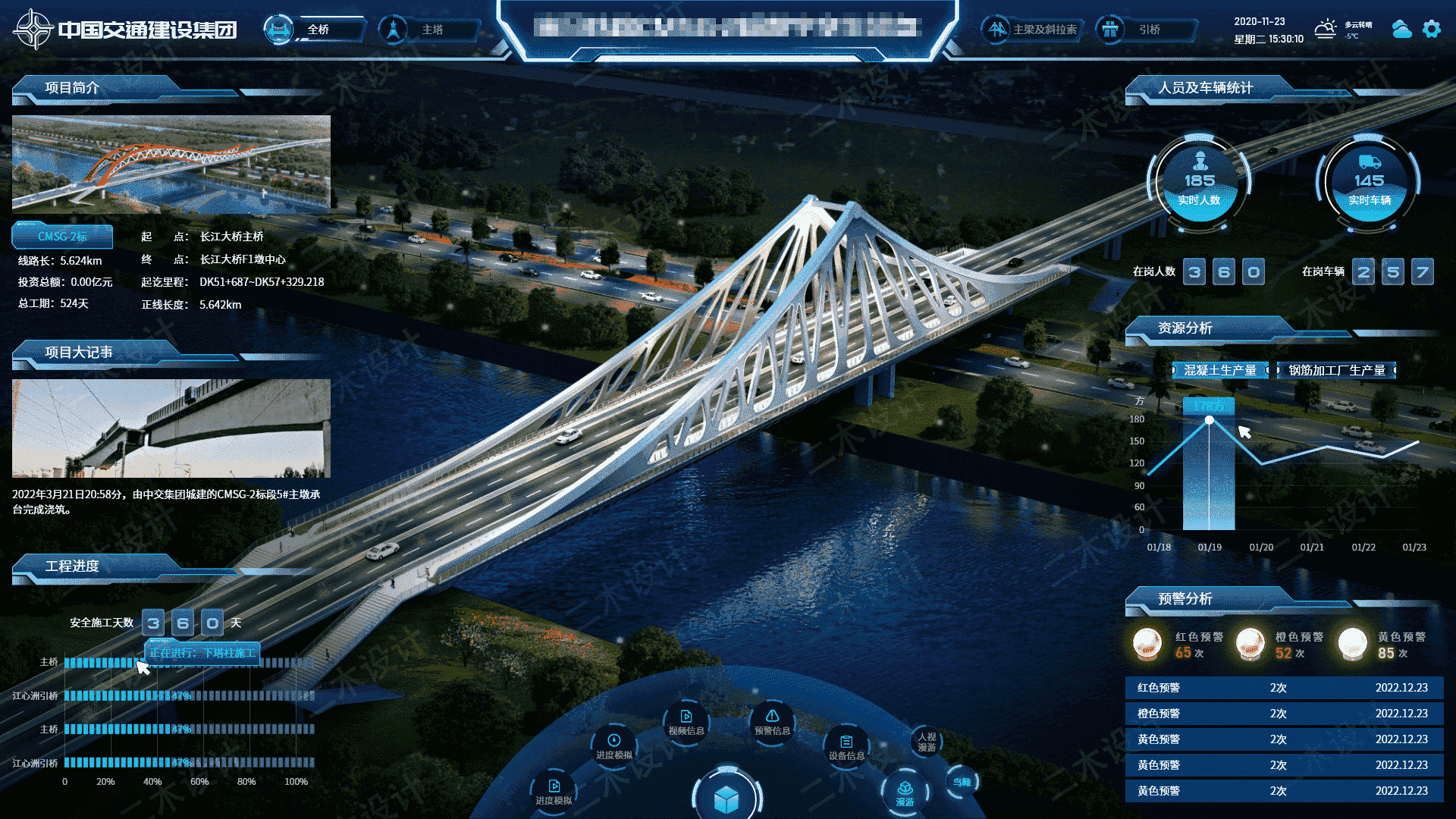The image size is (1456, 819).
Task: Open the 项目大记事 construction photo
Action: click(x=171, y=428)
